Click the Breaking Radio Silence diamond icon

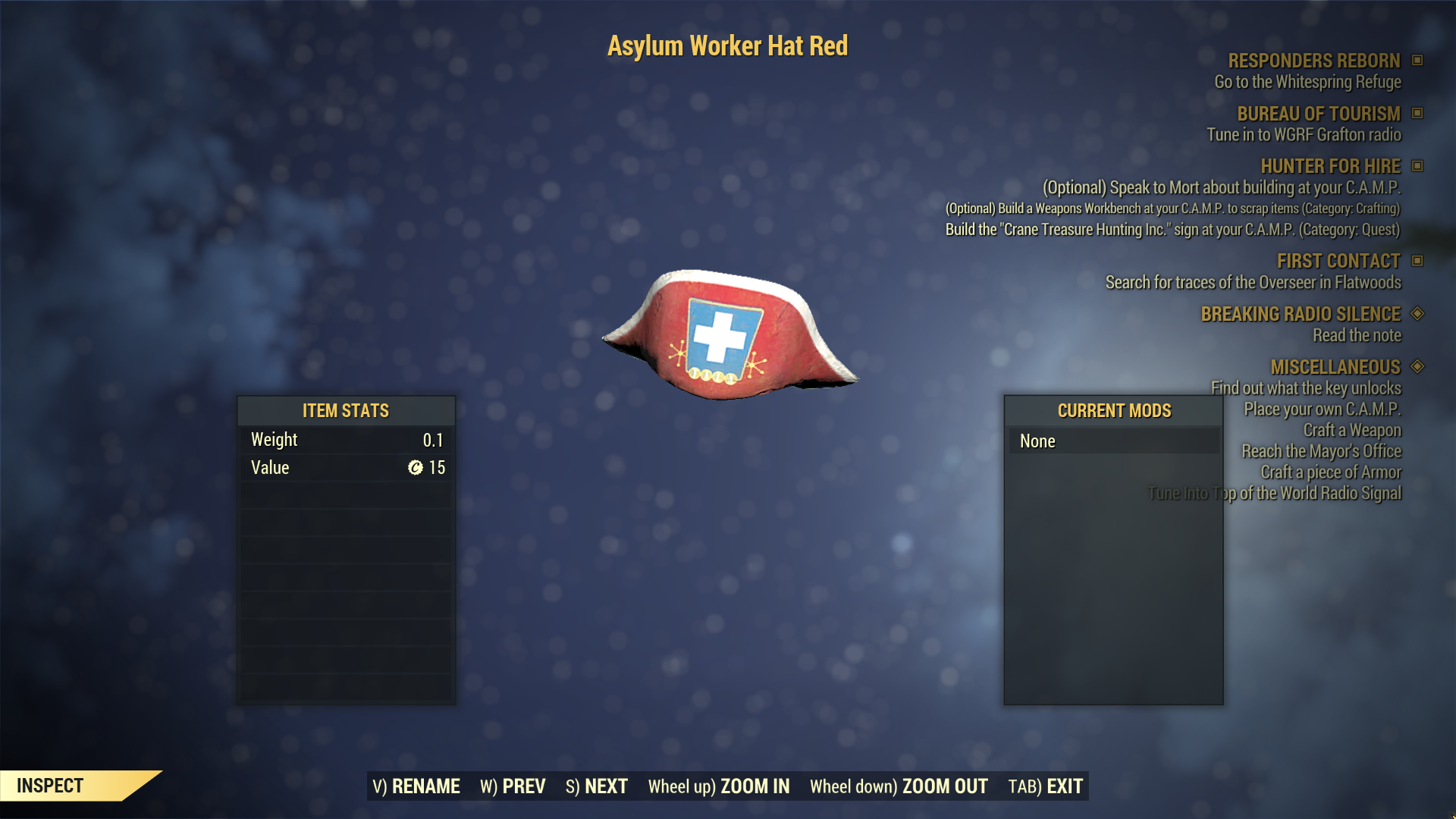click(1419, 314)
